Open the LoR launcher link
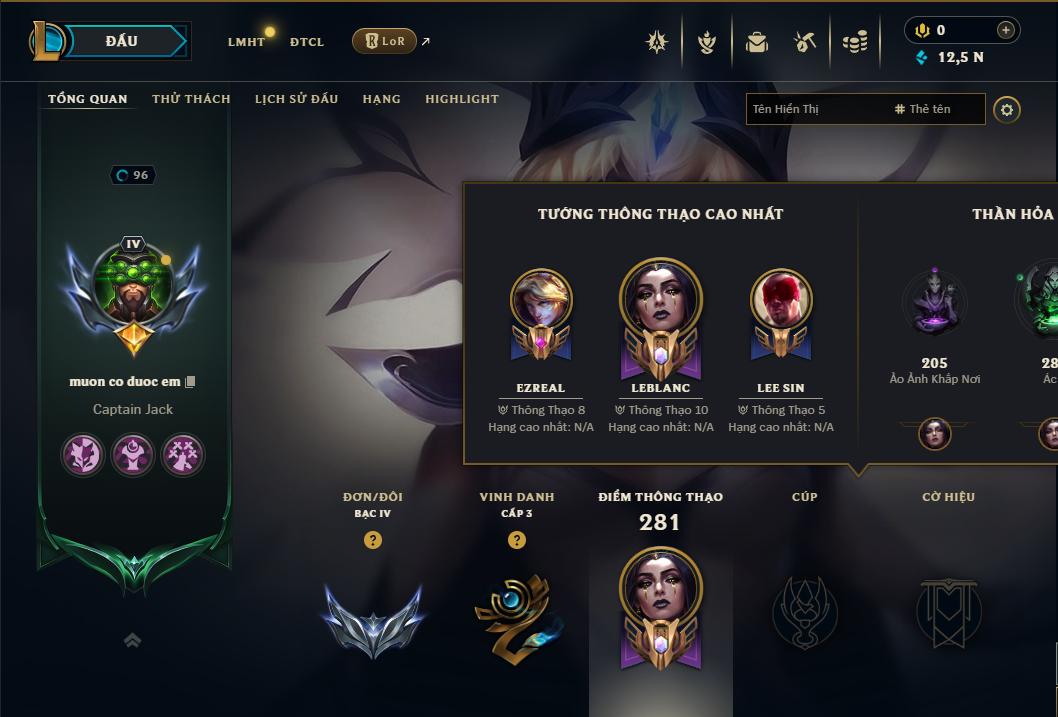The height and width of the screenshot is (717, 1058). coord(385,41)
